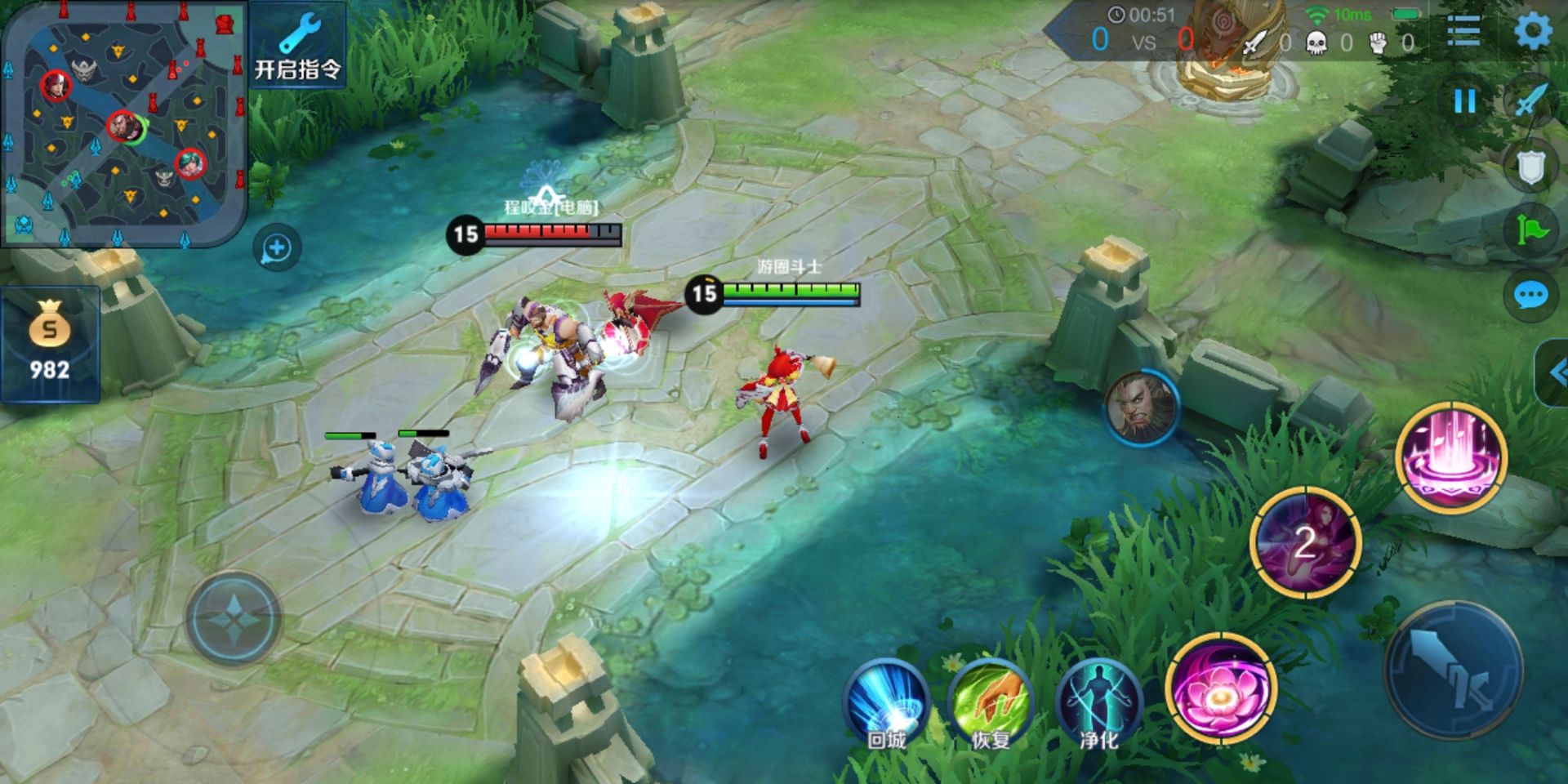
Task: Target the enemy hero portrait
Action: [1141, 408]
